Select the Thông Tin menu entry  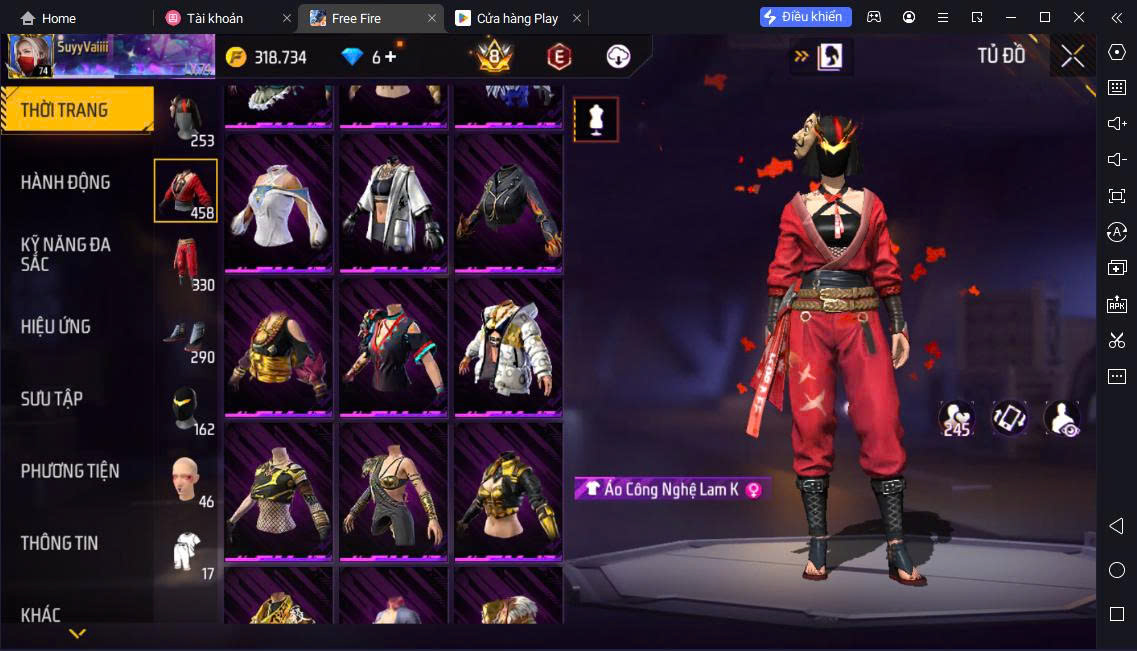click(60, 543)
